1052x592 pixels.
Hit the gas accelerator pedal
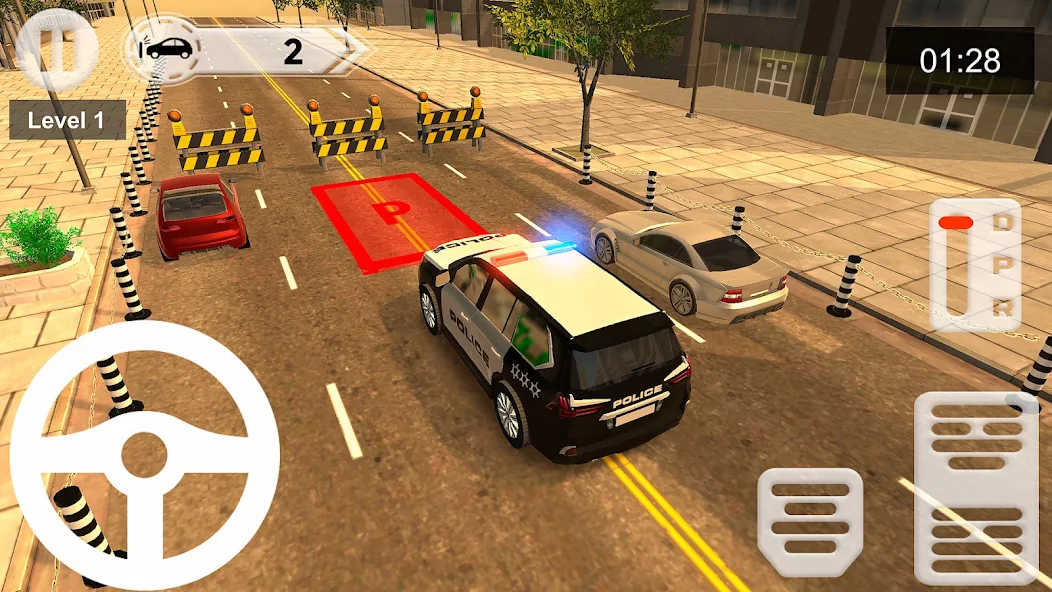coord(976,487)
